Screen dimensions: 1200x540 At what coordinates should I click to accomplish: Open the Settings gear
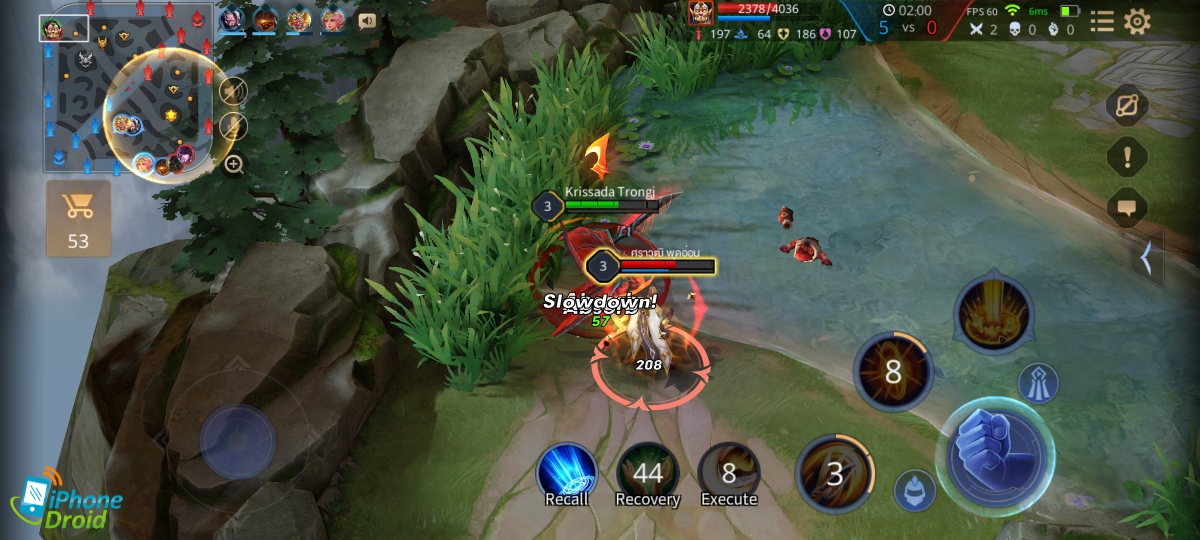point(1137,22)
